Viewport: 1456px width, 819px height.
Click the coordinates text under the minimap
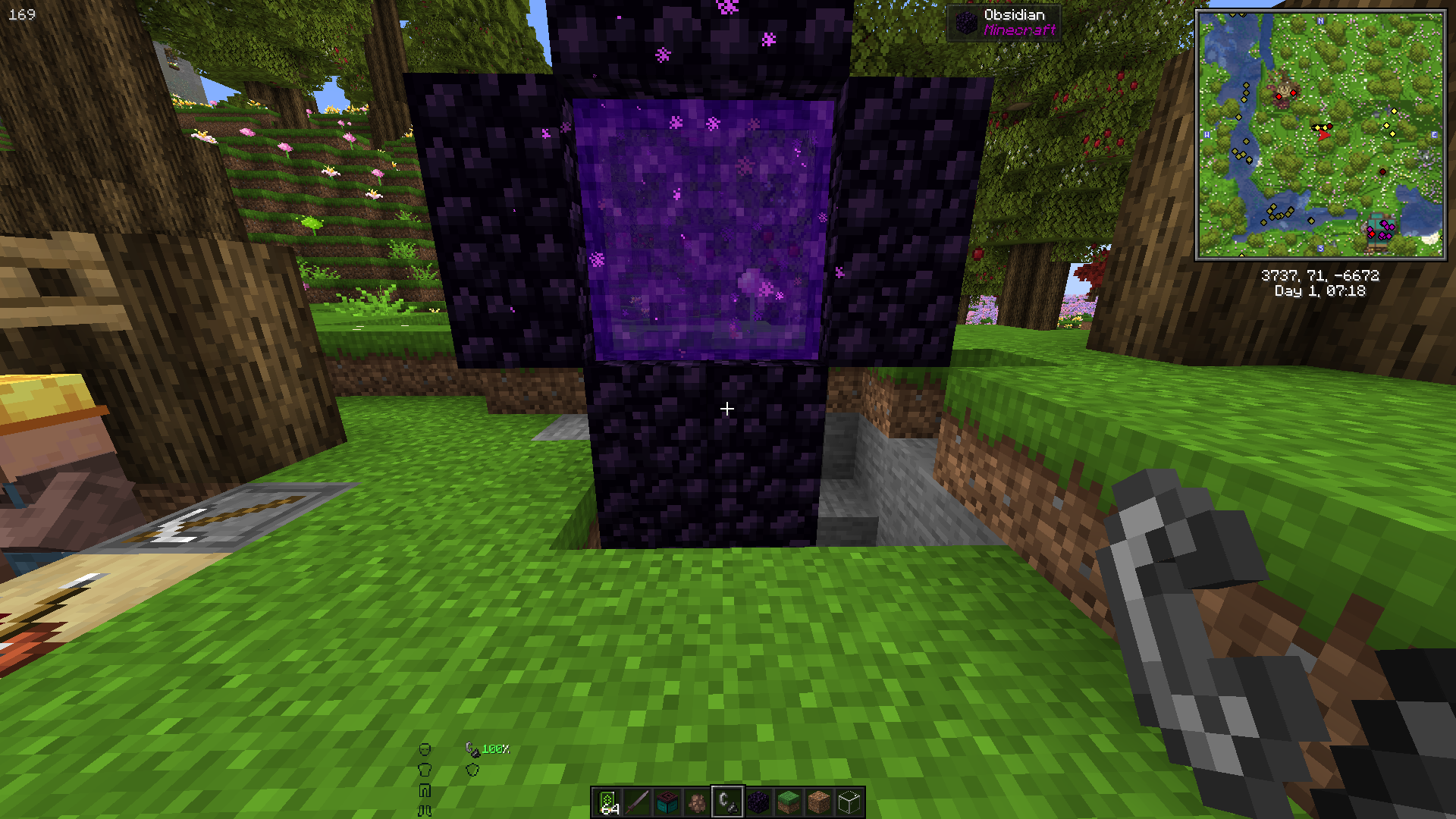coord(1319,277)
